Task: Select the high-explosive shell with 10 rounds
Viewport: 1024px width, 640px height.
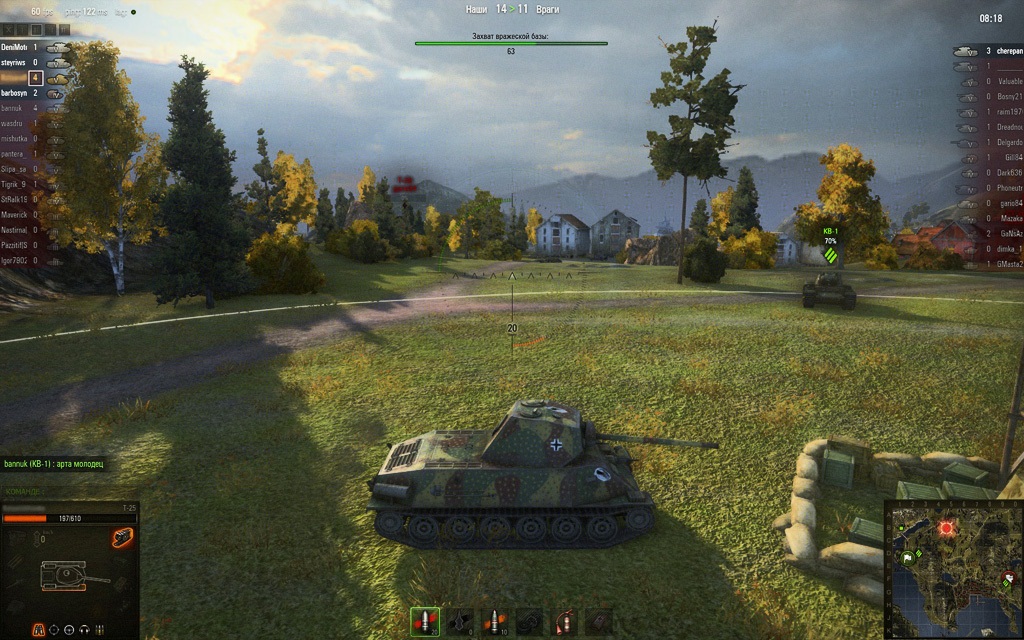Action: pyautogui.click(x=494, y=621)
